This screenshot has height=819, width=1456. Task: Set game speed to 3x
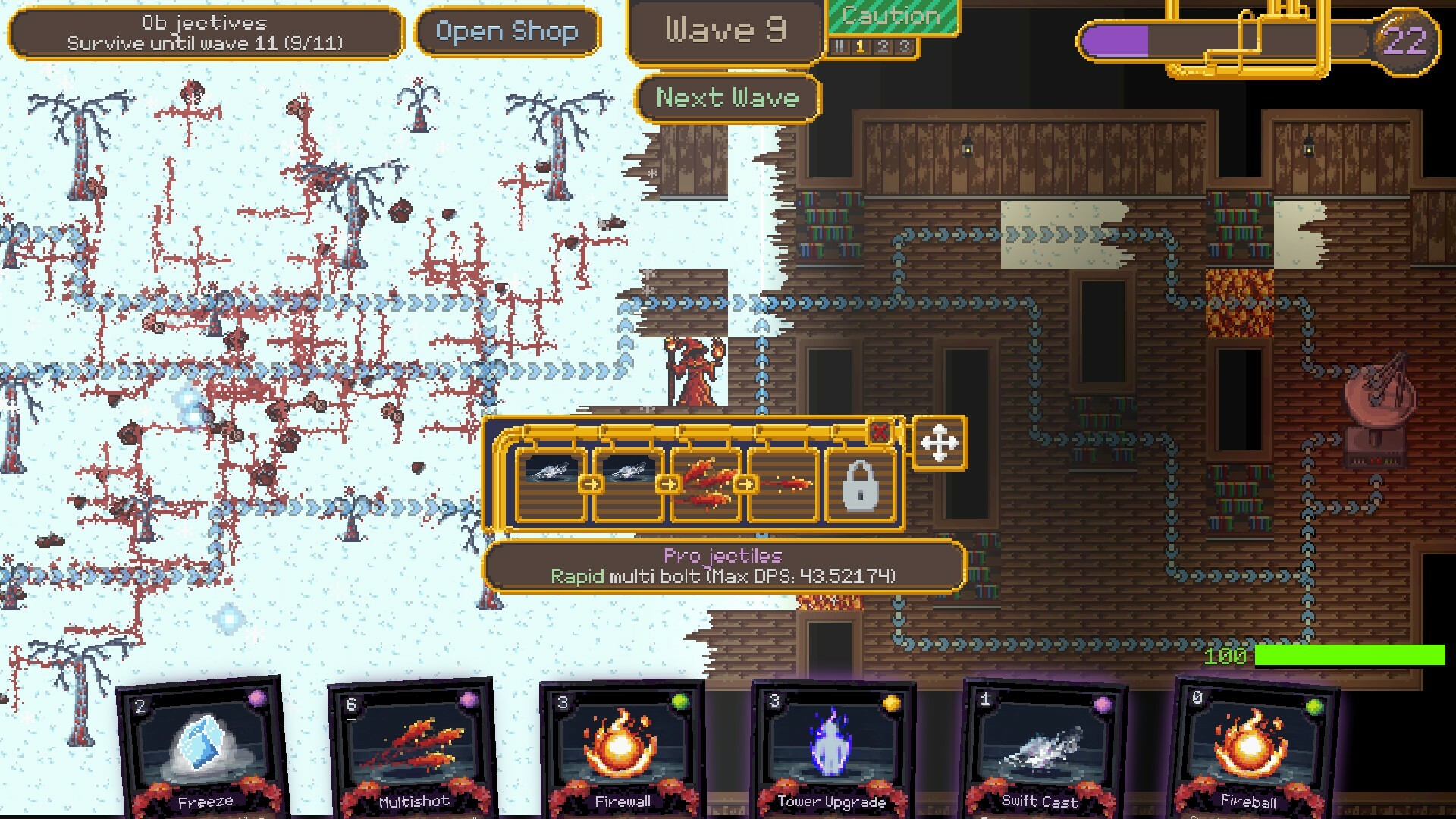tap(902, 47)
